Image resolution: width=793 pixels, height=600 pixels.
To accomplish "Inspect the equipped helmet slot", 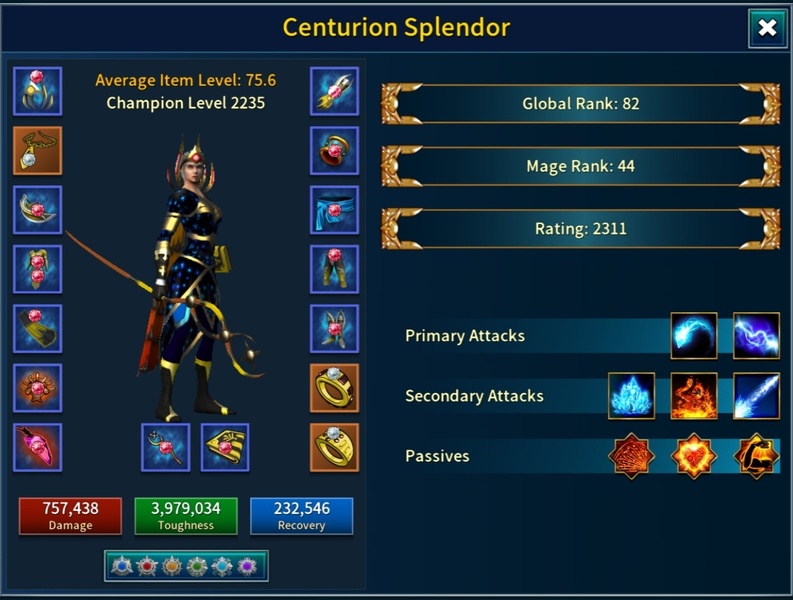I will pyautogui.click(x=38, y=91).
